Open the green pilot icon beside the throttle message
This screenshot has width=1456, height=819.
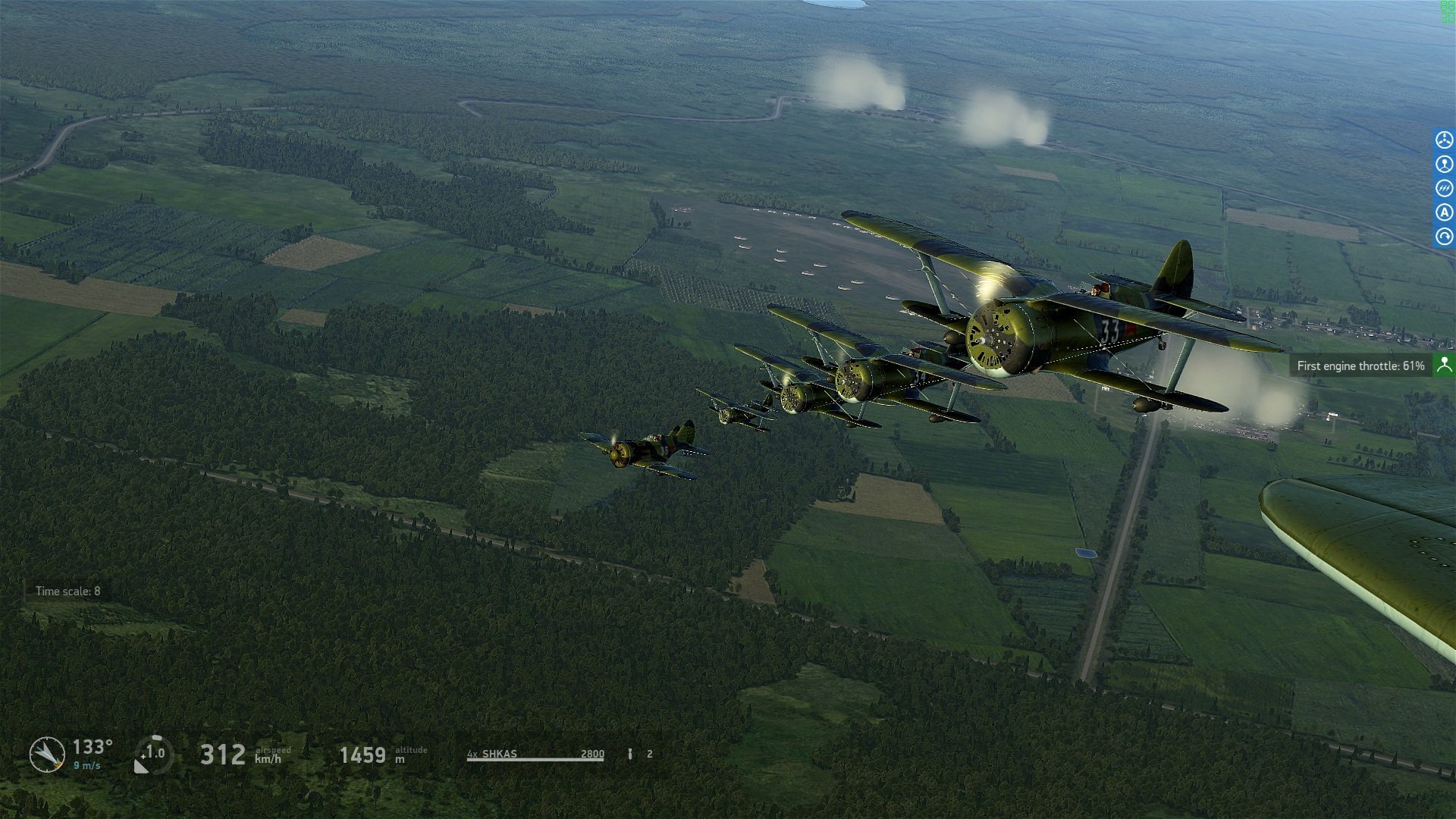click(x=1444, y=366)
